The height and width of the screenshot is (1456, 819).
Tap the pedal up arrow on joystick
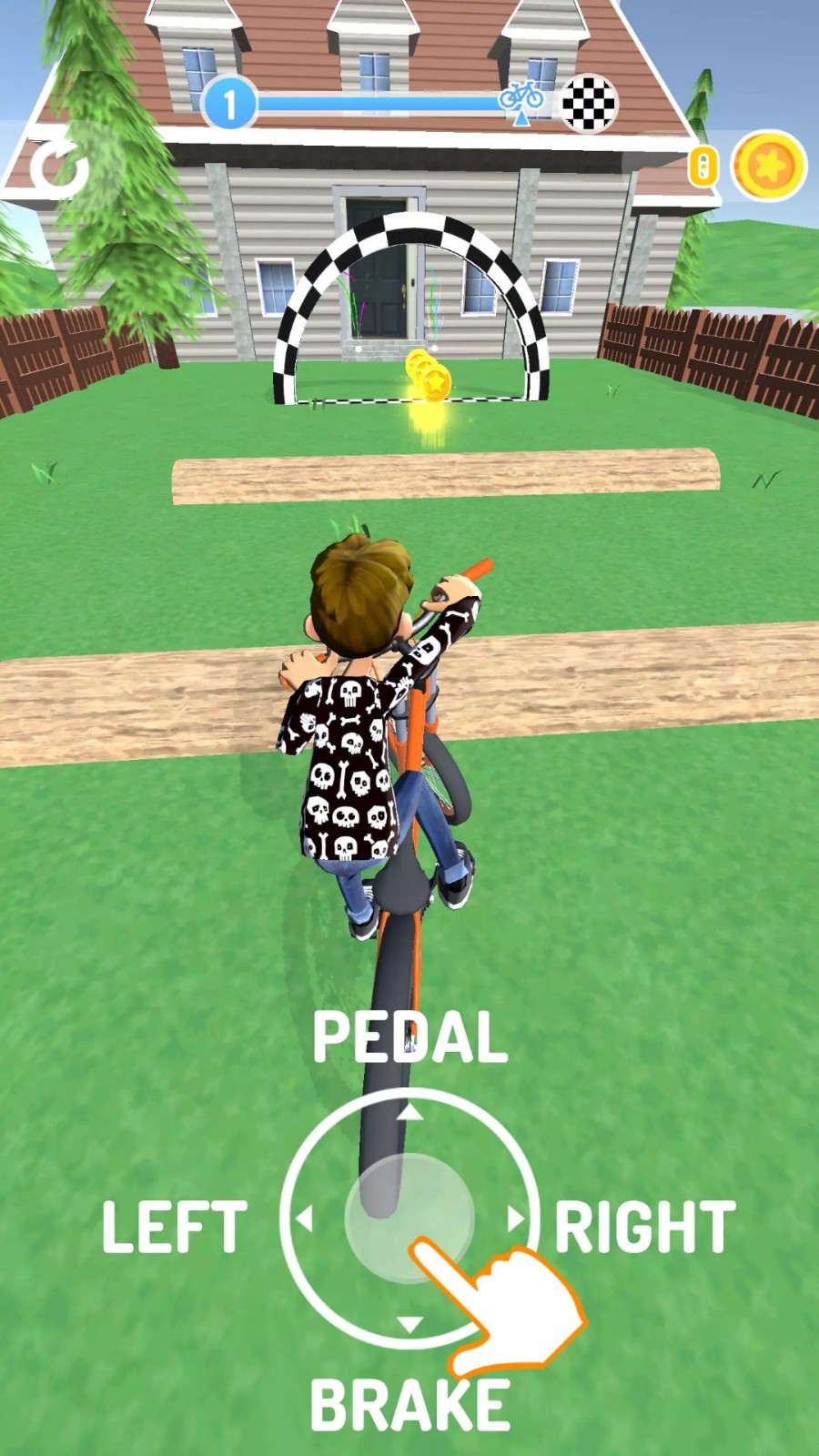click(409, 1112)
